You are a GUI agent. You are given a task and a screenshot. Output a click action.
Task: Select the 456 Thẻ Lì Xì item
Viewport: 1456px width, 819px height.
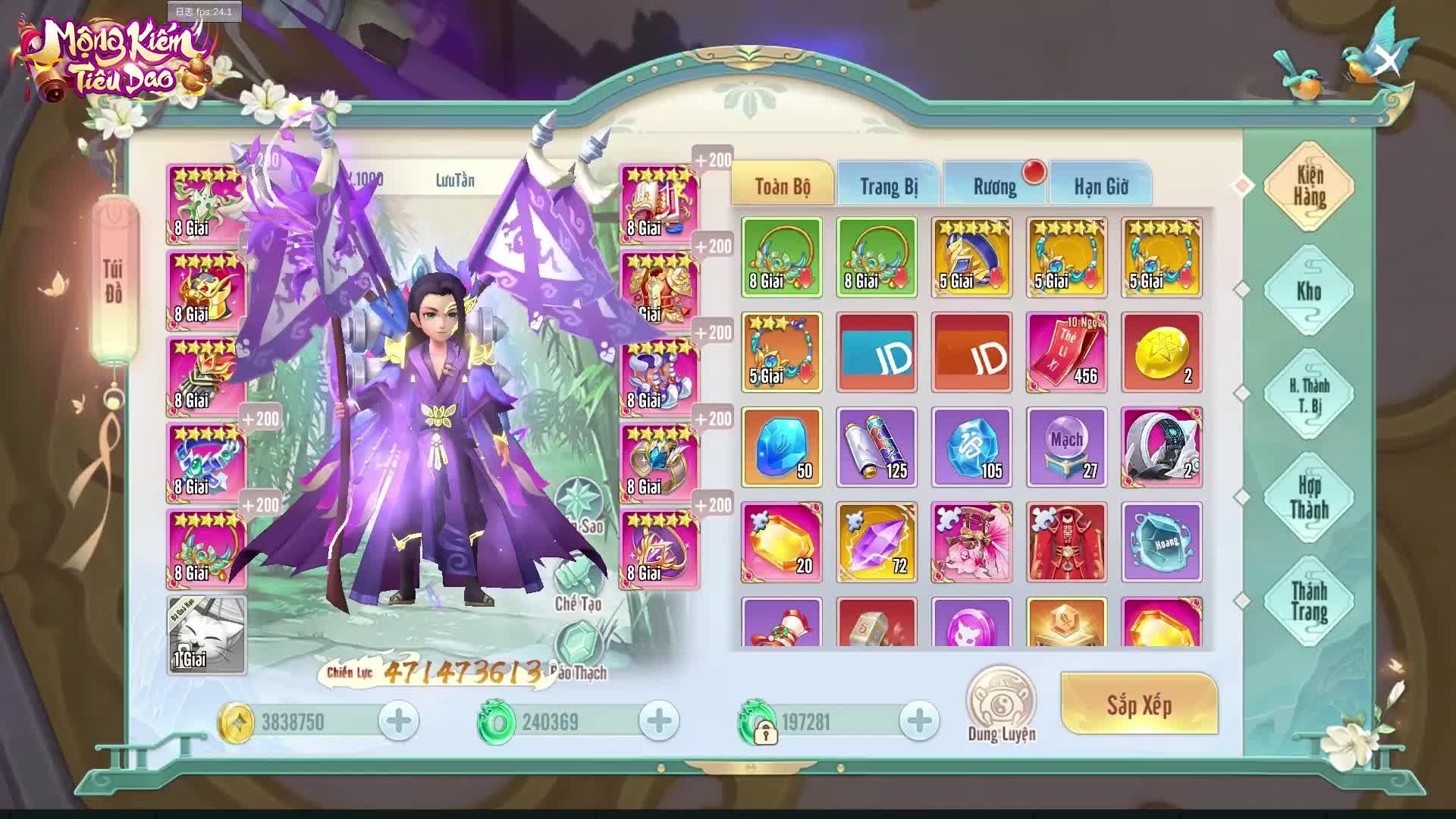pos(1066,353)
